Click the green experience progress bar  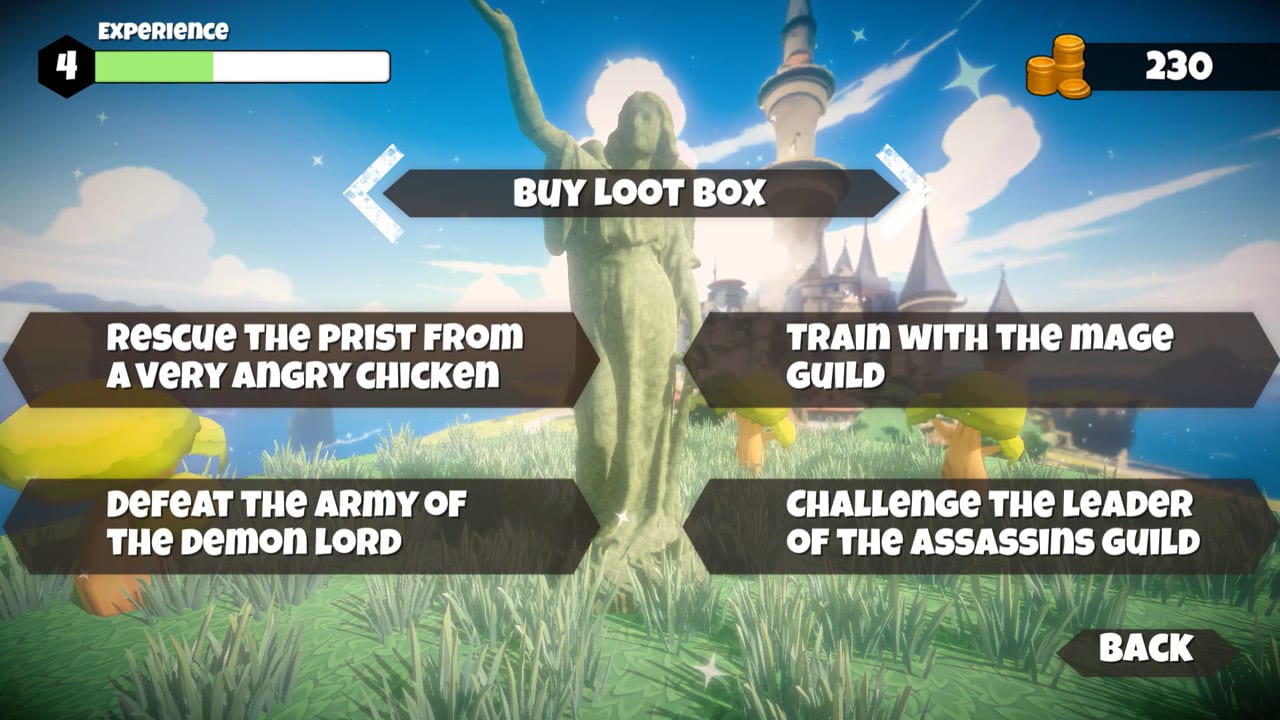[155, 66]
